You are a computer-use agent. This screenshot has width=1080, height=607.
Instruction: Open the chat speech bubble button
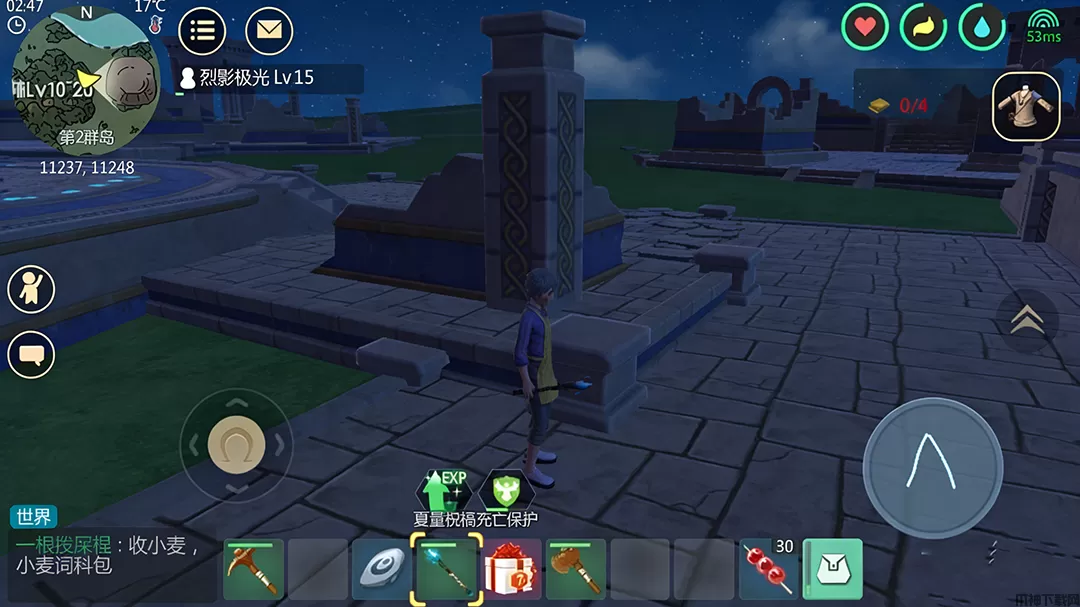point(31,354)
